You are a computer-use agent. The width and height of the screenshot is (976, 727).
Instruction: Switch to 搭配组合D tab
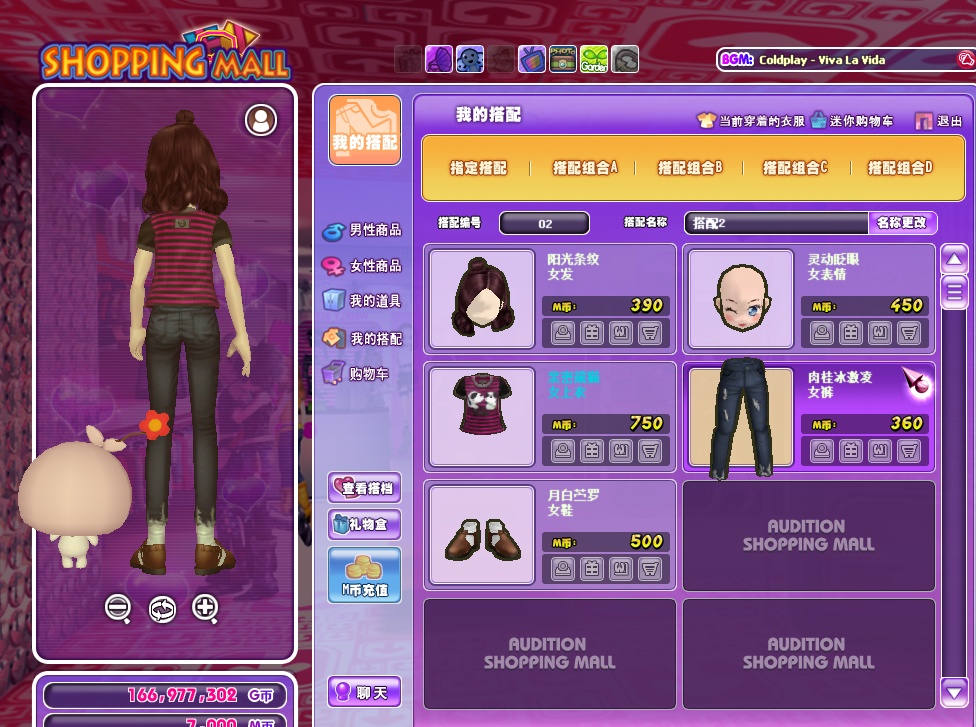[x=900, y=168]
